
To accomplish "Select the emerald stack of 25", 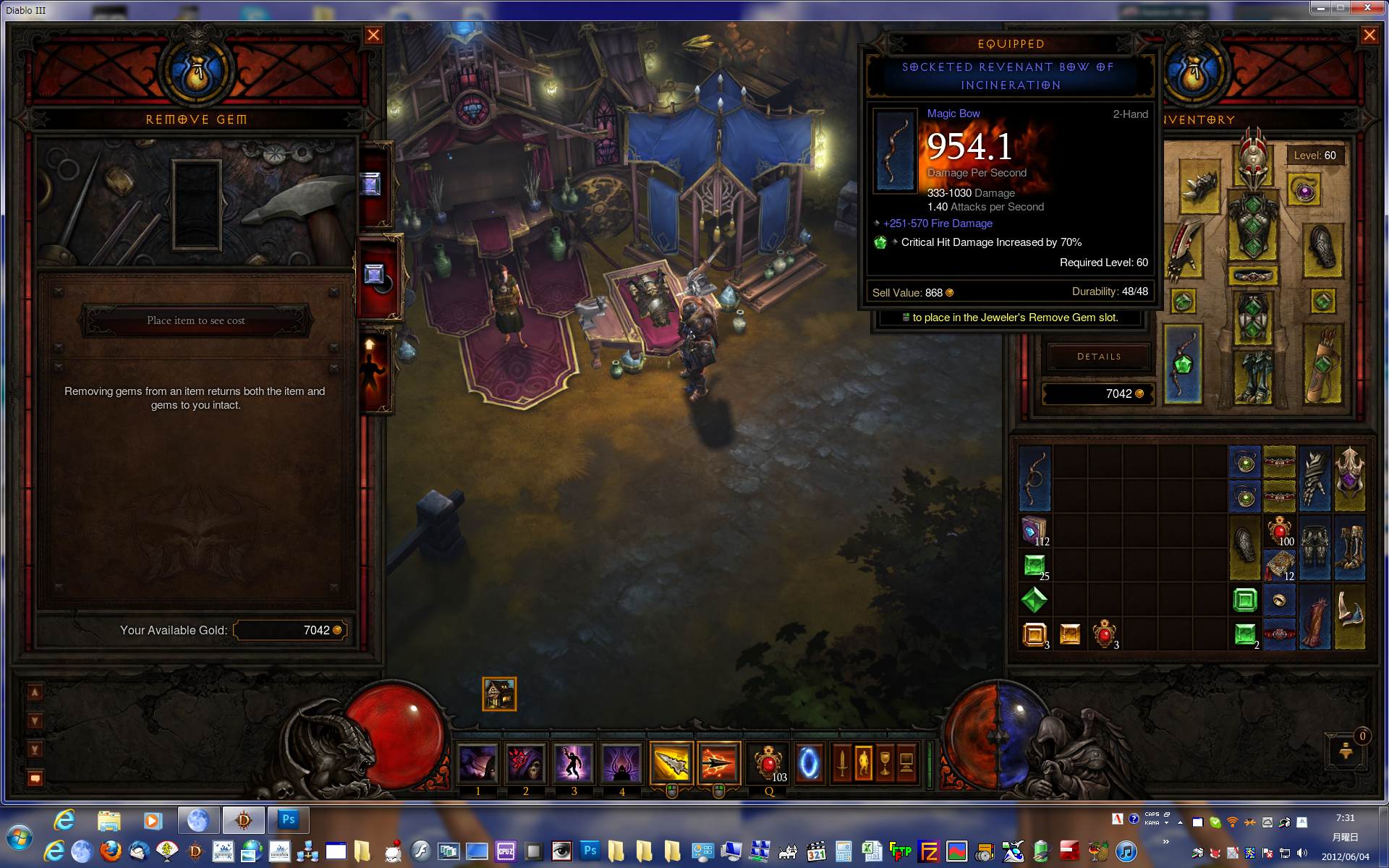I will pyautogui.click(x=1035, y=566).
